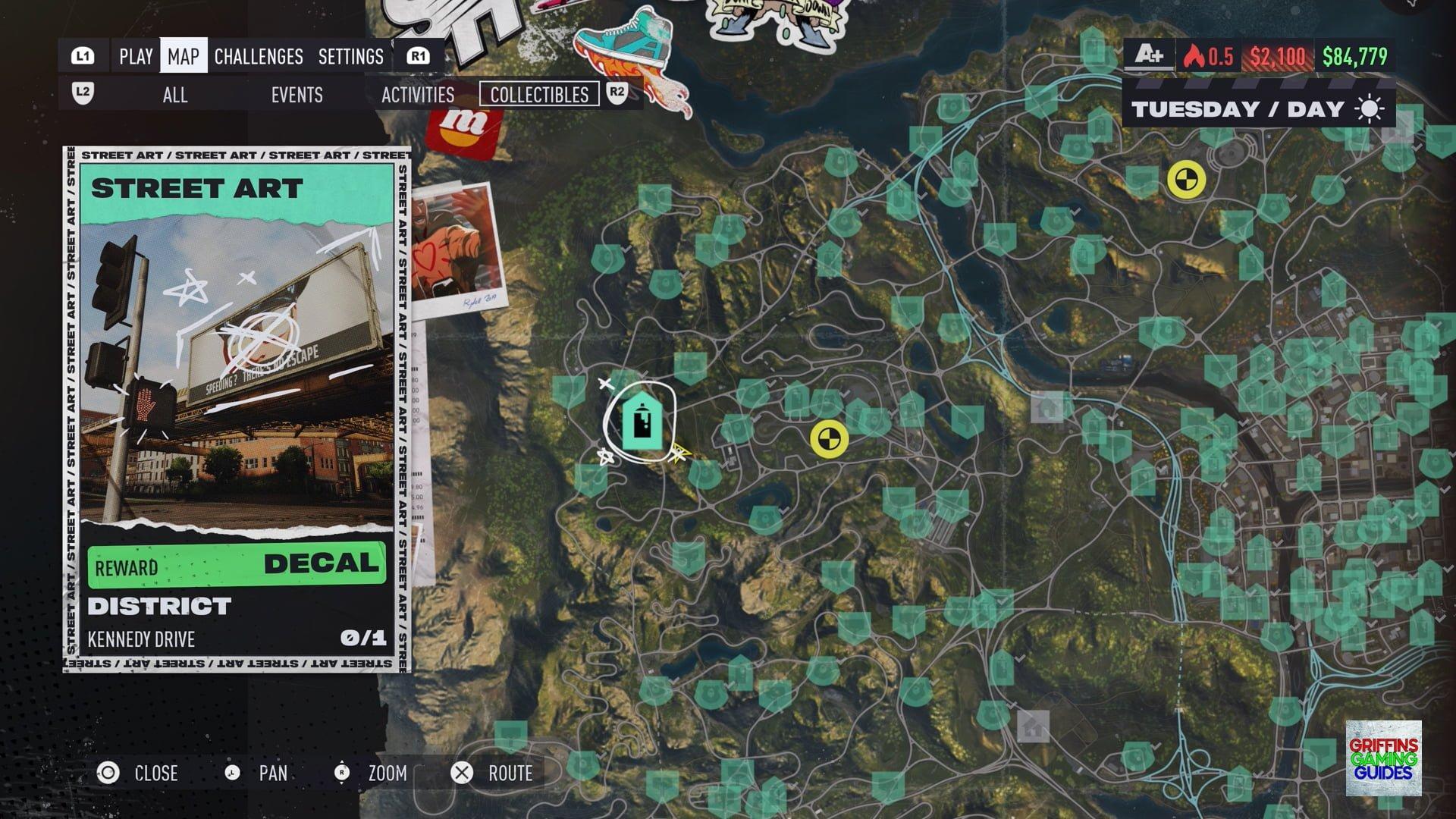Select the circled street art spray can marker
This screenshot has width=1456, height=819.
pos(642,422)
